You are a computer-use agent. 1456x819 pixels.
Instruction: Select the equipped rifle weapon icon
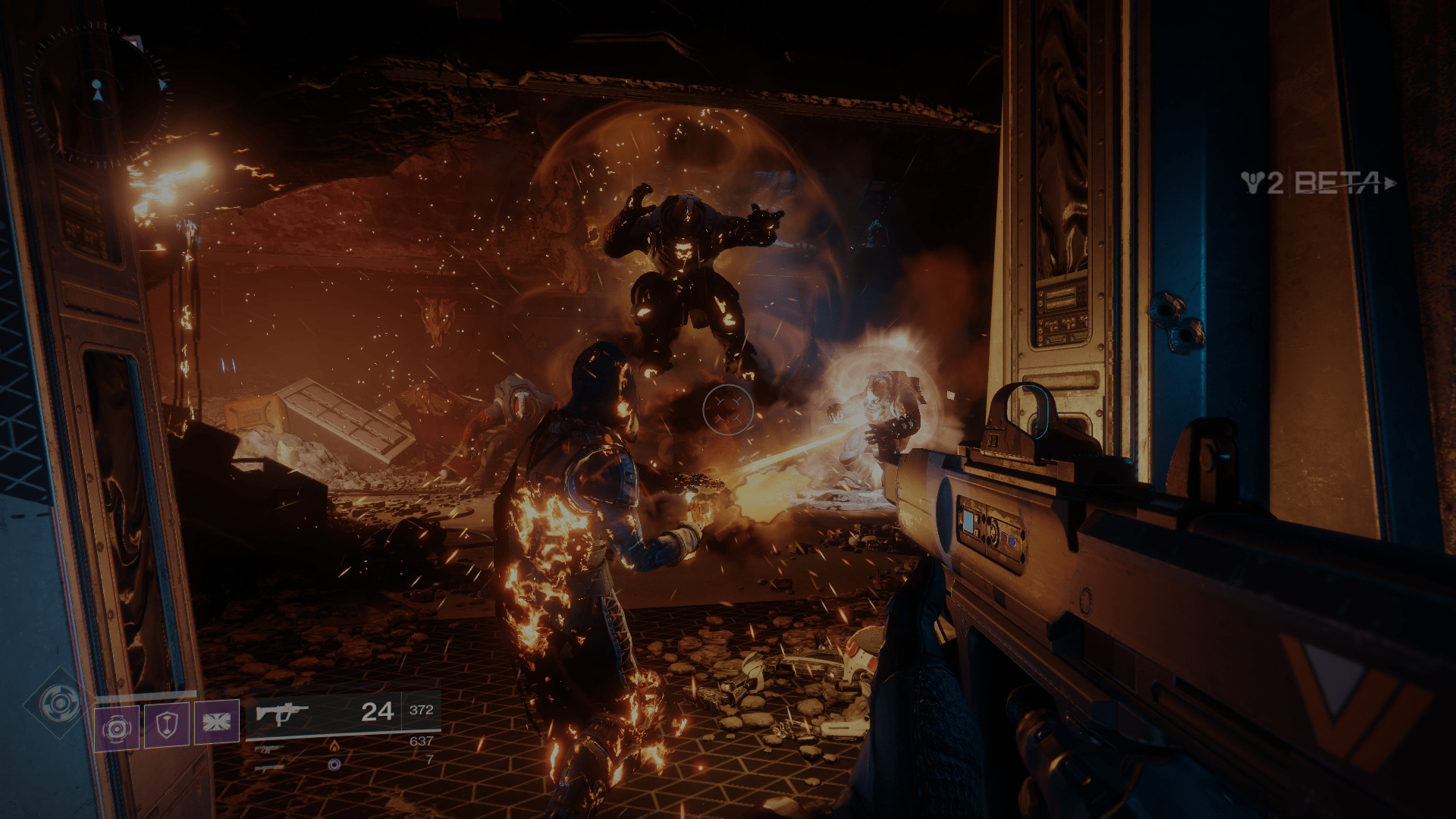(281, 714)
